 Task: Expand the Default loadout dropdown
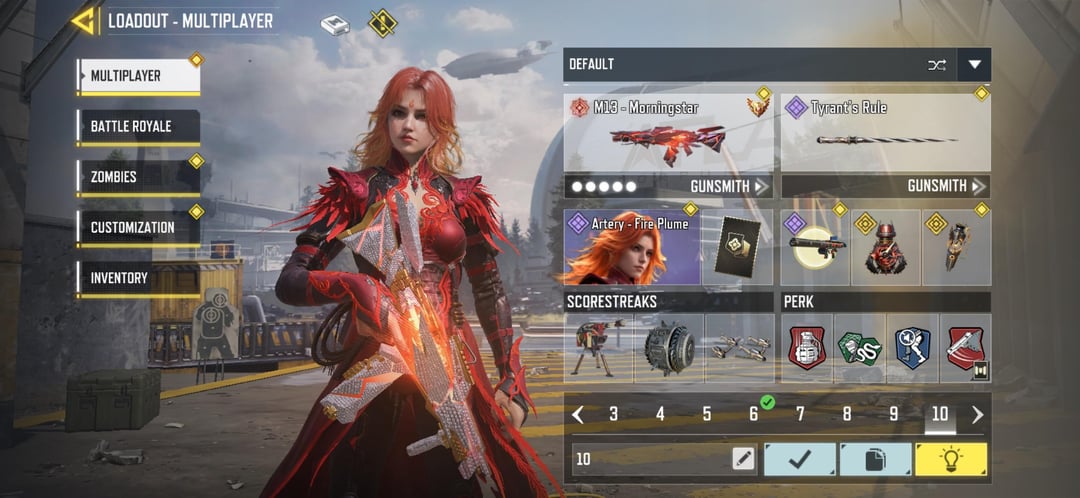pos(974,65)
